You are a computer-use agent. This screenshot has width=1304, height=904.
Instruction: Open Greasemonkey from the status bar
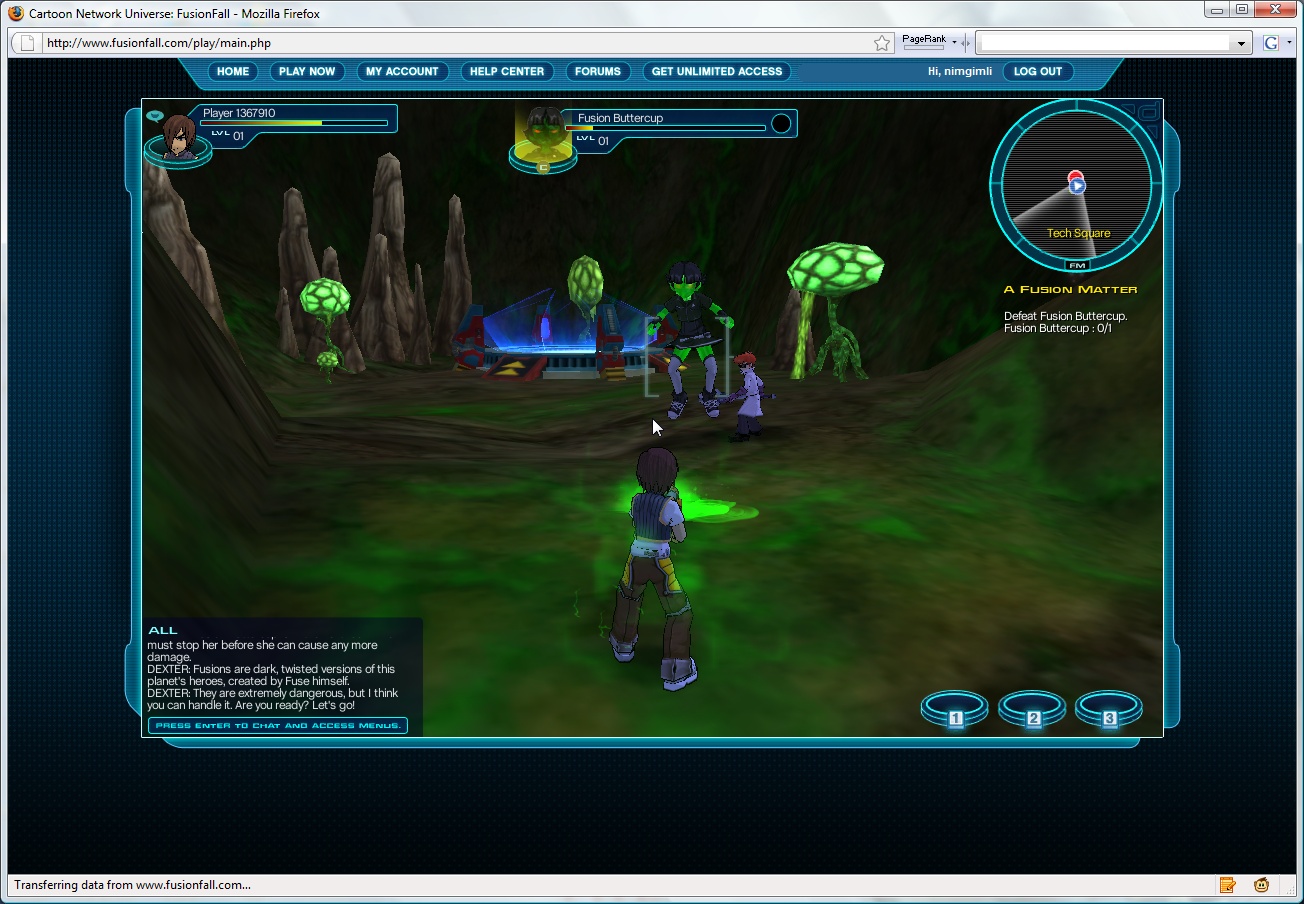pos(1261,885)
